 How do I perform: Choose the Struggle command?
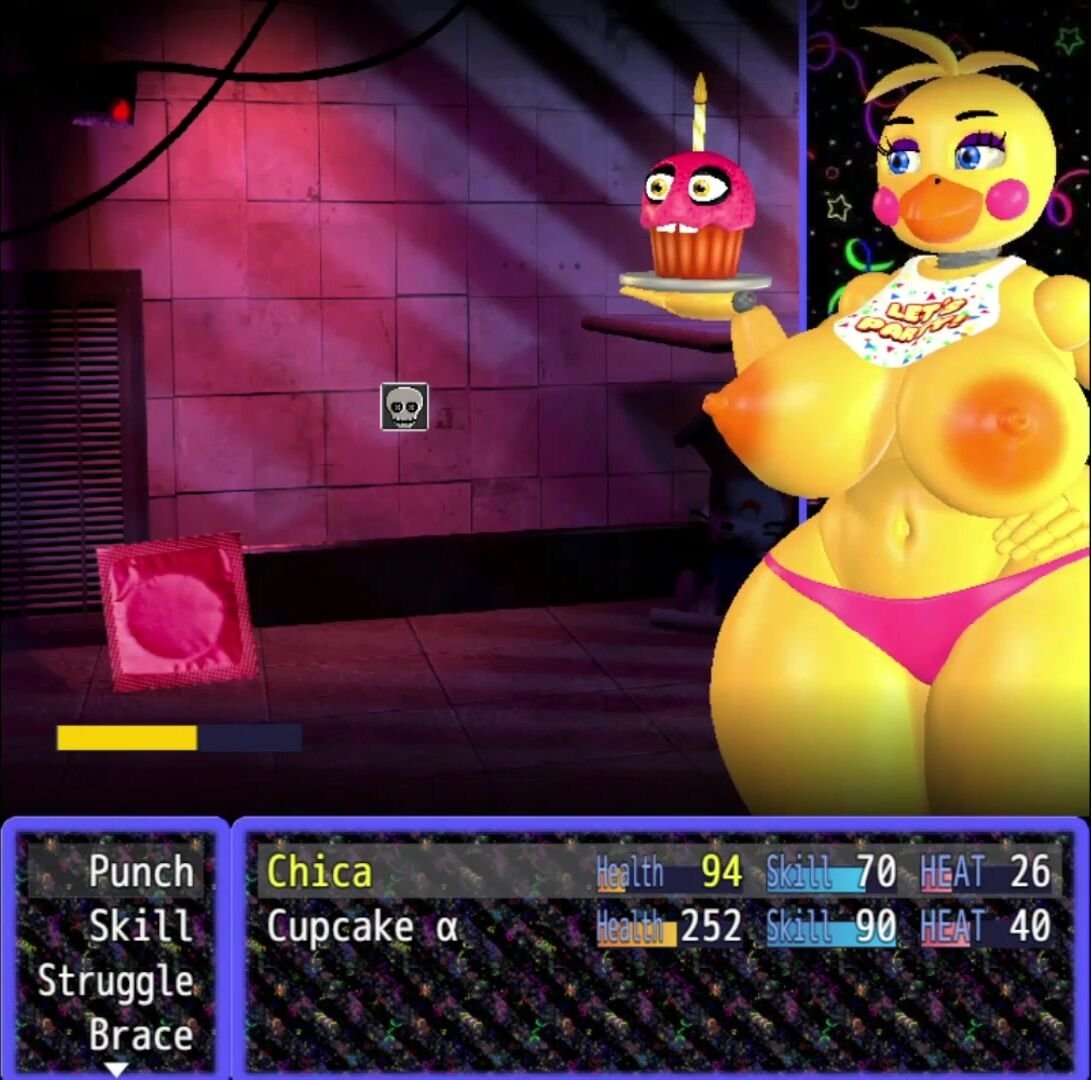[x=116, y=981]
